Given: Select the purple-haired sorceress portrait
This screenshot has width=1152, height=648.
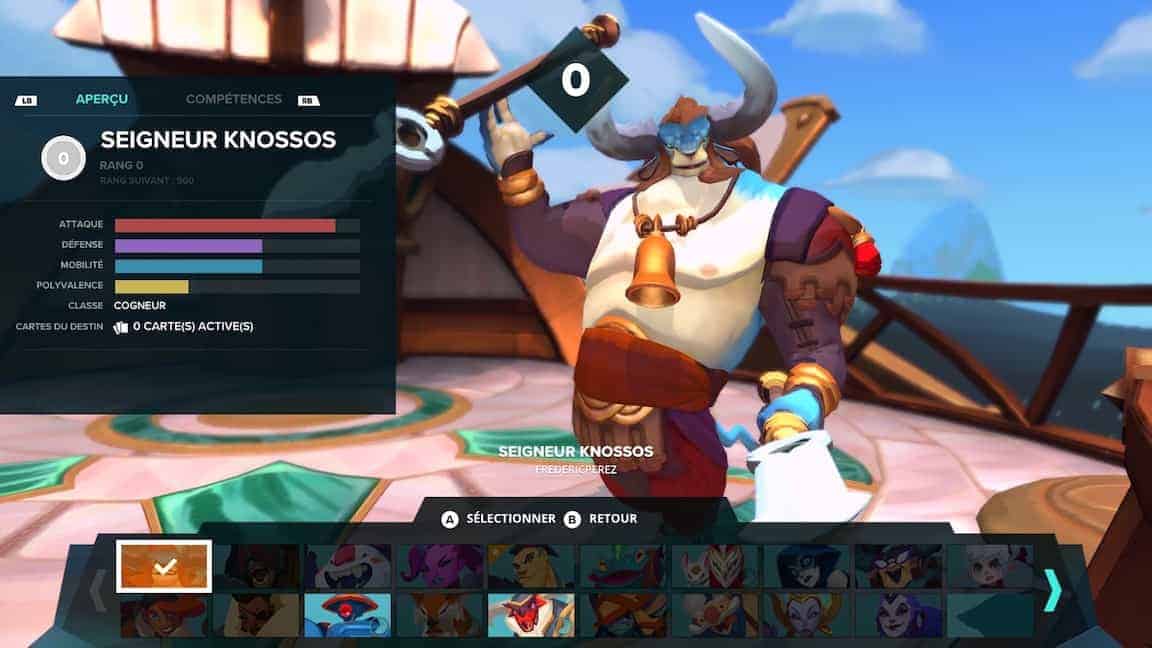Looking at the screenshot, I should (x=898, y=615).
